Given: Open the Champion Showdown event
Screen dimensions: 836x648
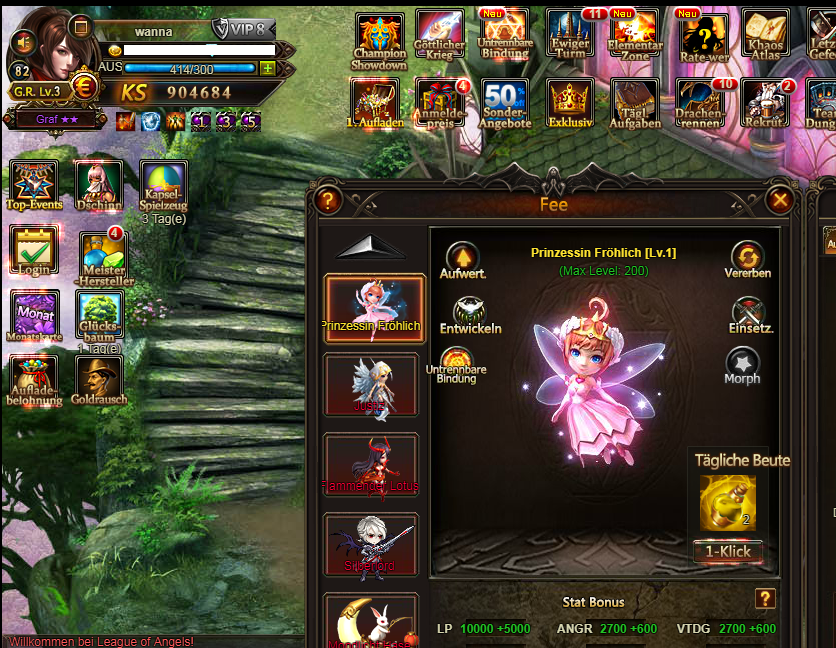Looking at the screenshot, I should coord(379,42).
